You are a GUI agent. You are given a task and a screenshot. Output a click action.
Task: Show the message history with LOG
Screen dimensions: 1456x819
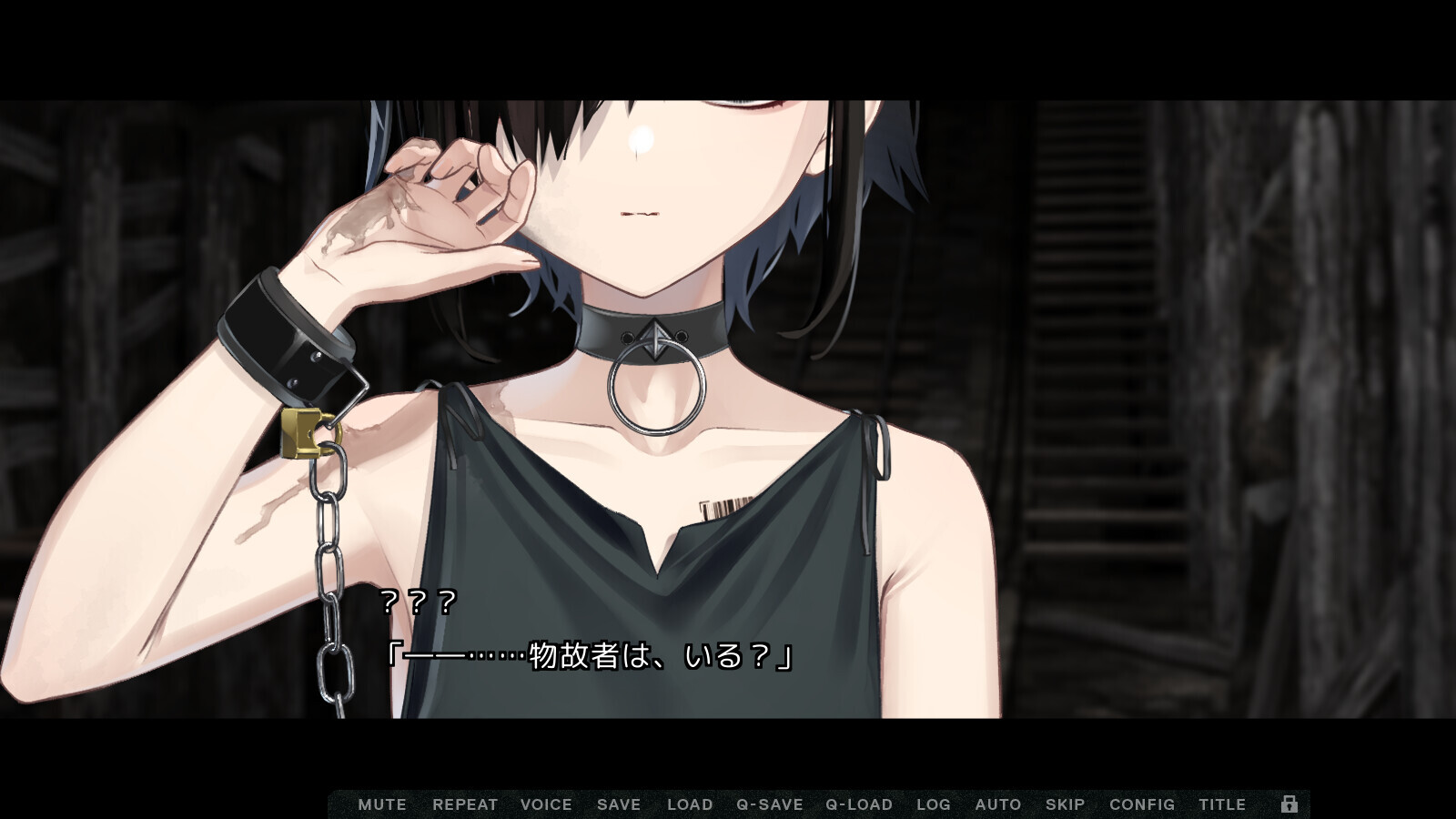click(933, 804)
